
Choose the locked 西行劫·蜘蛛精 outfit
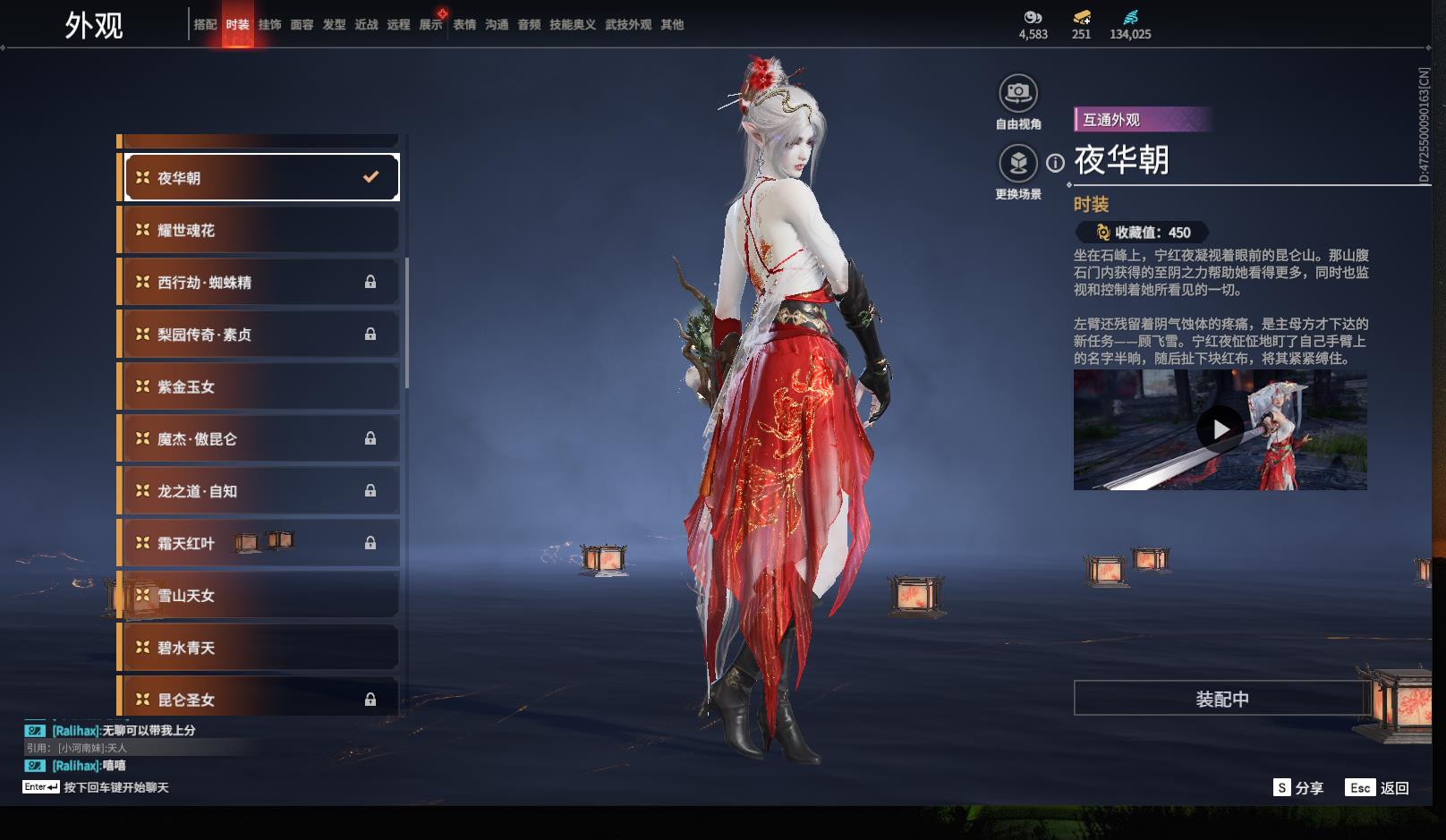point(259,283)
